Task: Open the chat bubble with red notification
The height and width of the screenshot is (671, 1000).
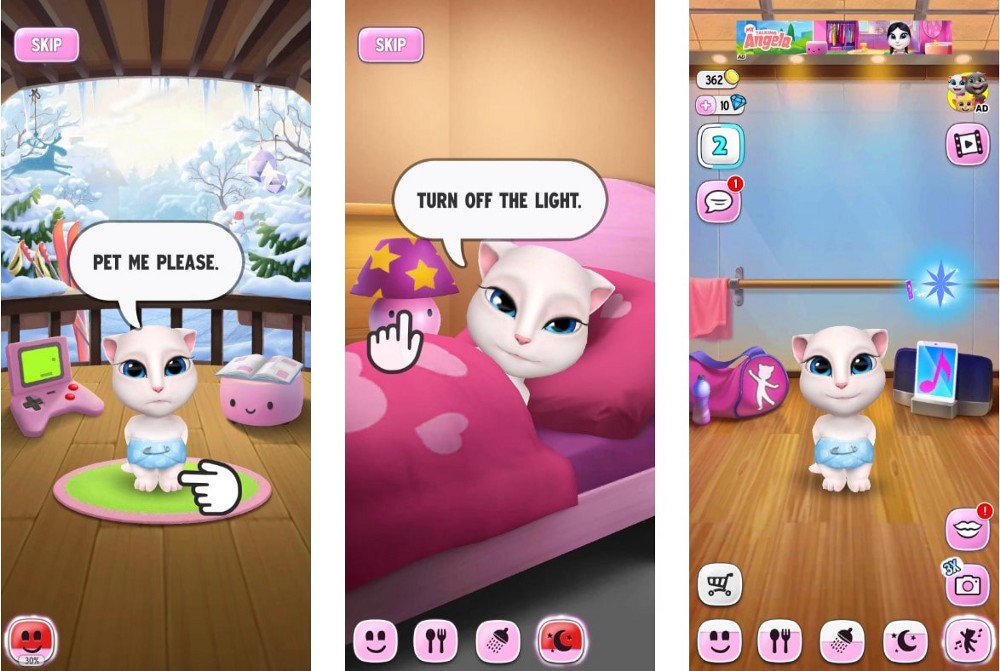Action: click(x=719, y=202)
